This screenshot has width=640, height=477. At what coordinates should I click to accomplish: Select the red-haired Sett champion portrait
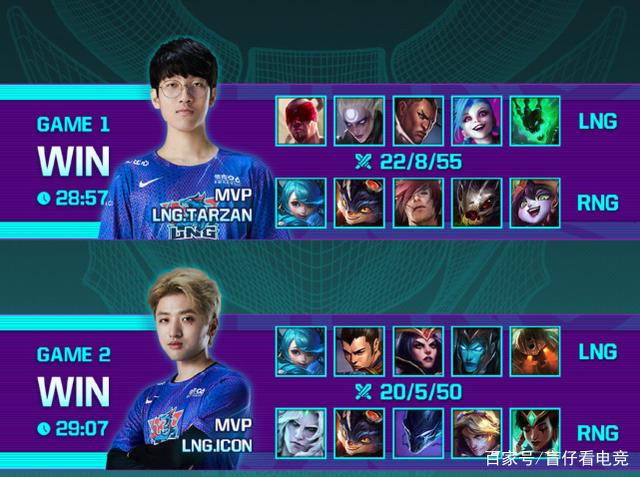pos(418,203)
